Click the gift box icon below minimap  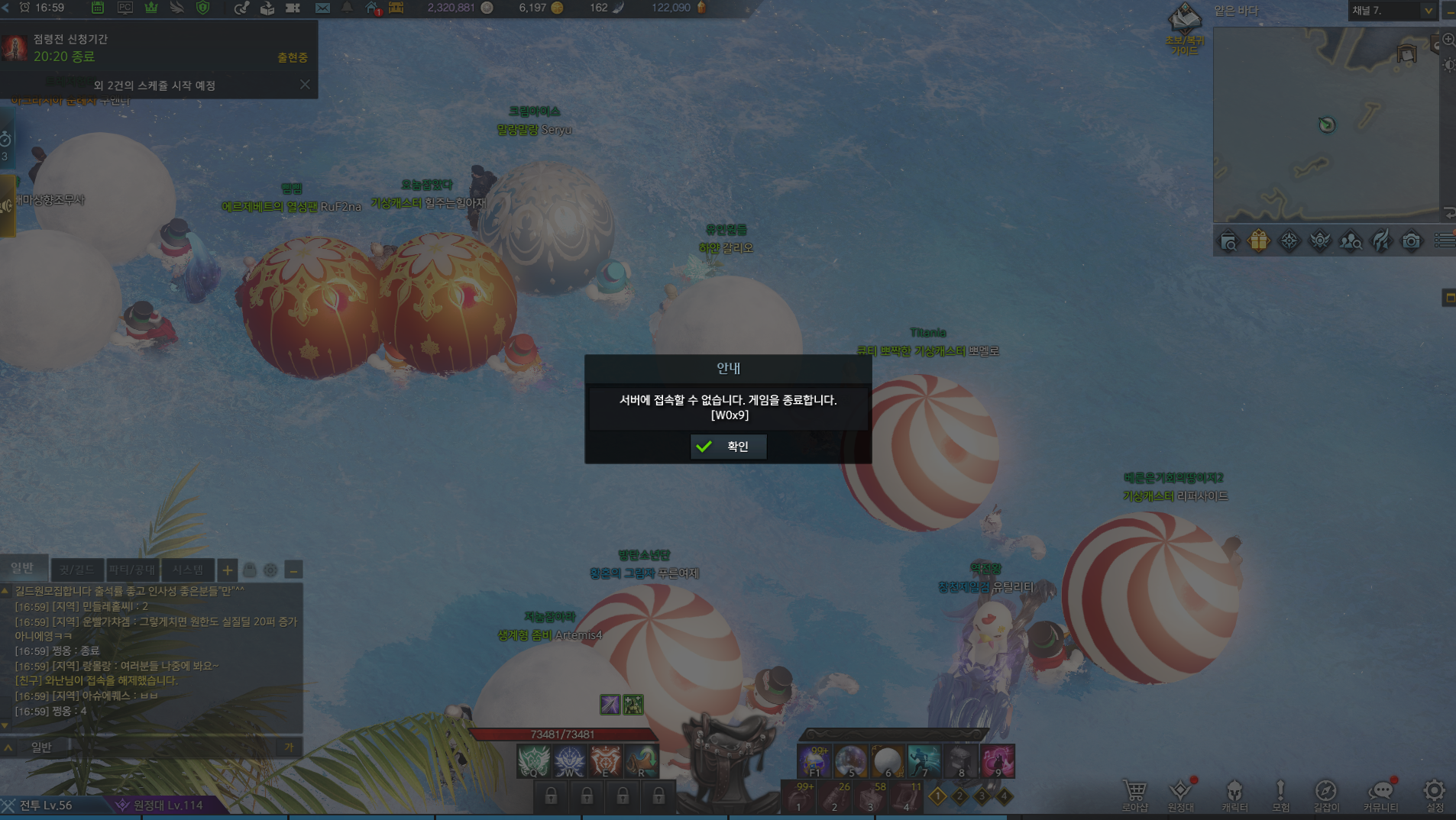[1258, 241]
